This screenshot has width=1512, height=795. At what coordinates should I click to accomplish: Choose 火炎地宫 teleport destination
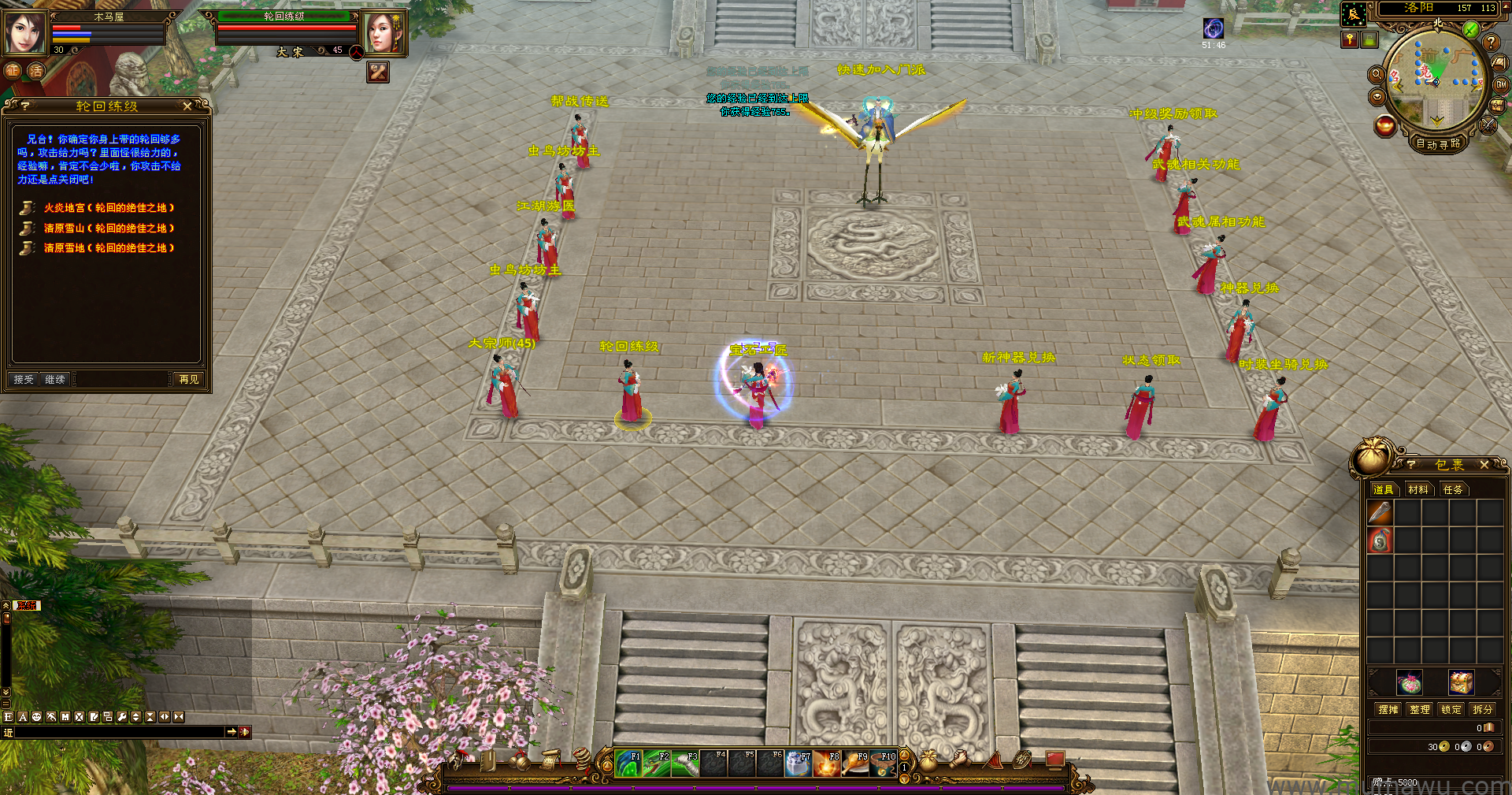(x=108, y=208)
